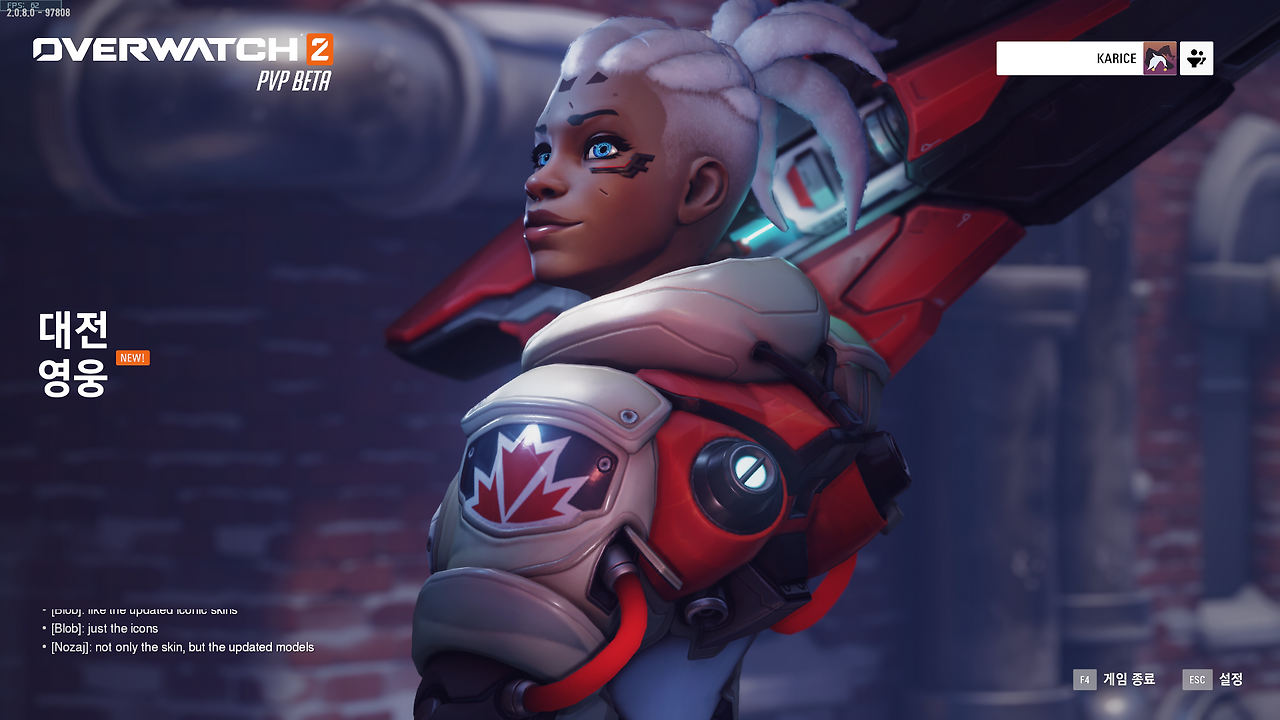Open the social groups icon beside KARICE
This screenshot has width=1280, height=720.
[x=1199, y=58]
